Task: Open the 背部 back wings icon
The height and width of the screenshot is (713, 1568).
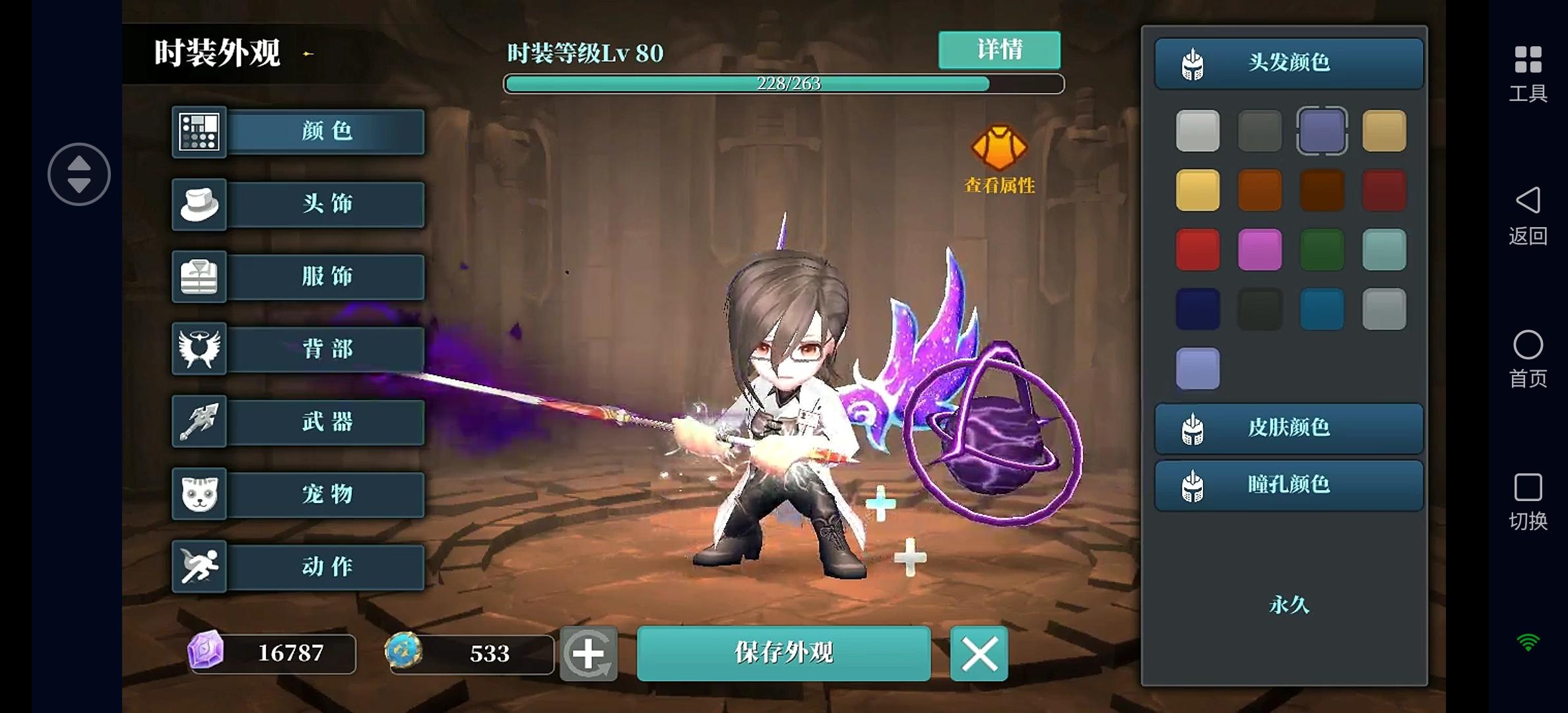Action: click(199, 349)
